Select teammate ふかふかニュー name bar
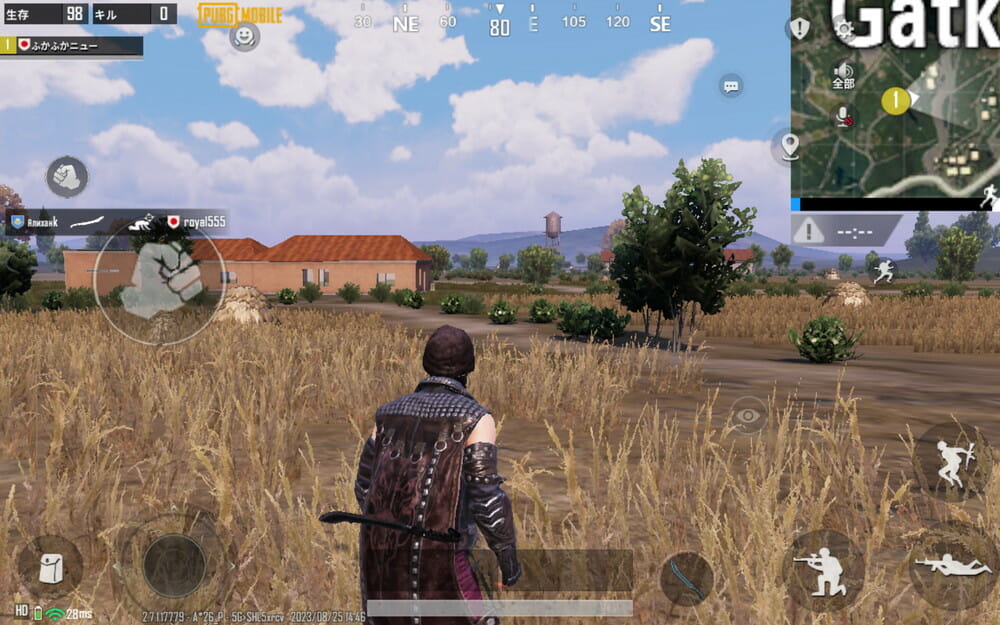This screenshot has height=625, width=1000. (72, 45)
